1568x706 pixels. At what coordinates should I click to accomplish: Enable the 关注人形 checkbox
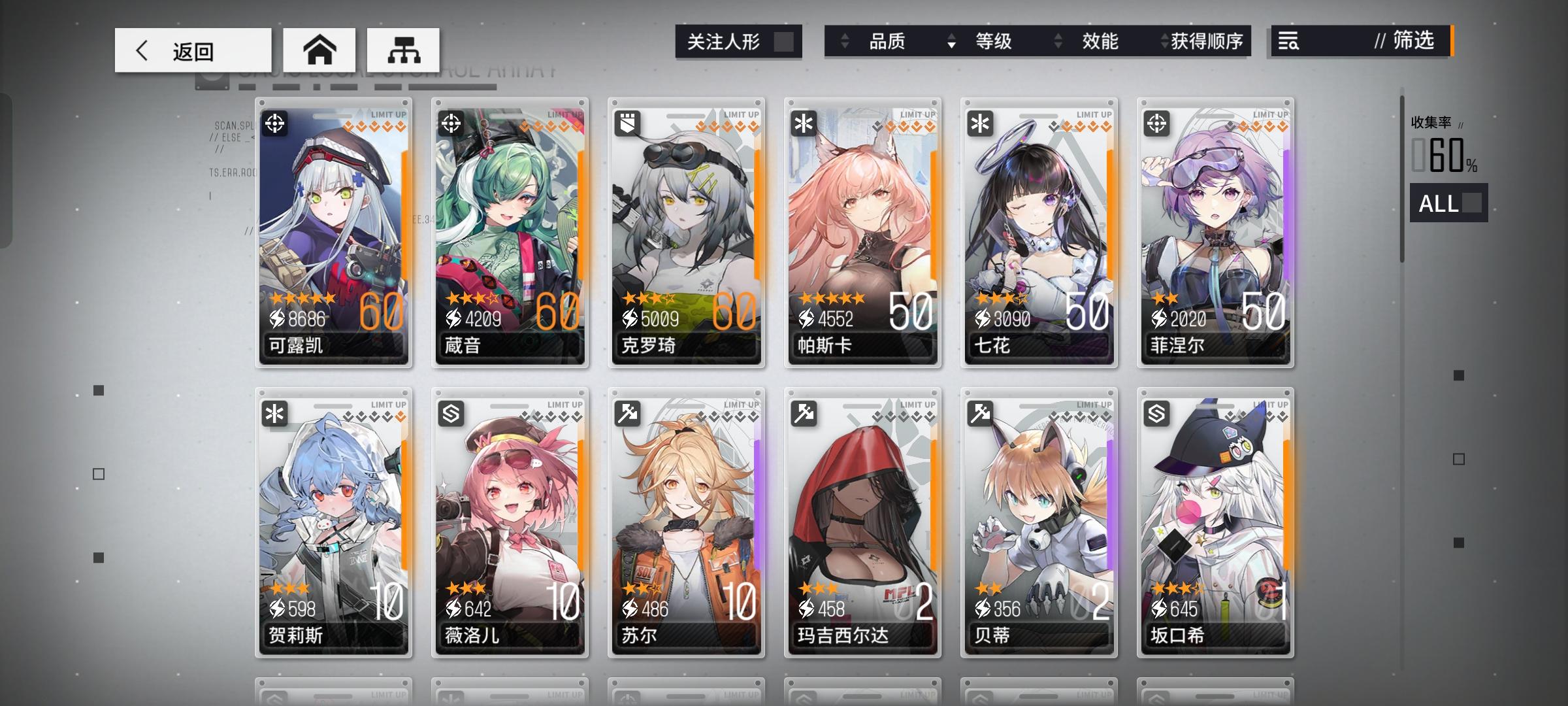click(783, 41)
